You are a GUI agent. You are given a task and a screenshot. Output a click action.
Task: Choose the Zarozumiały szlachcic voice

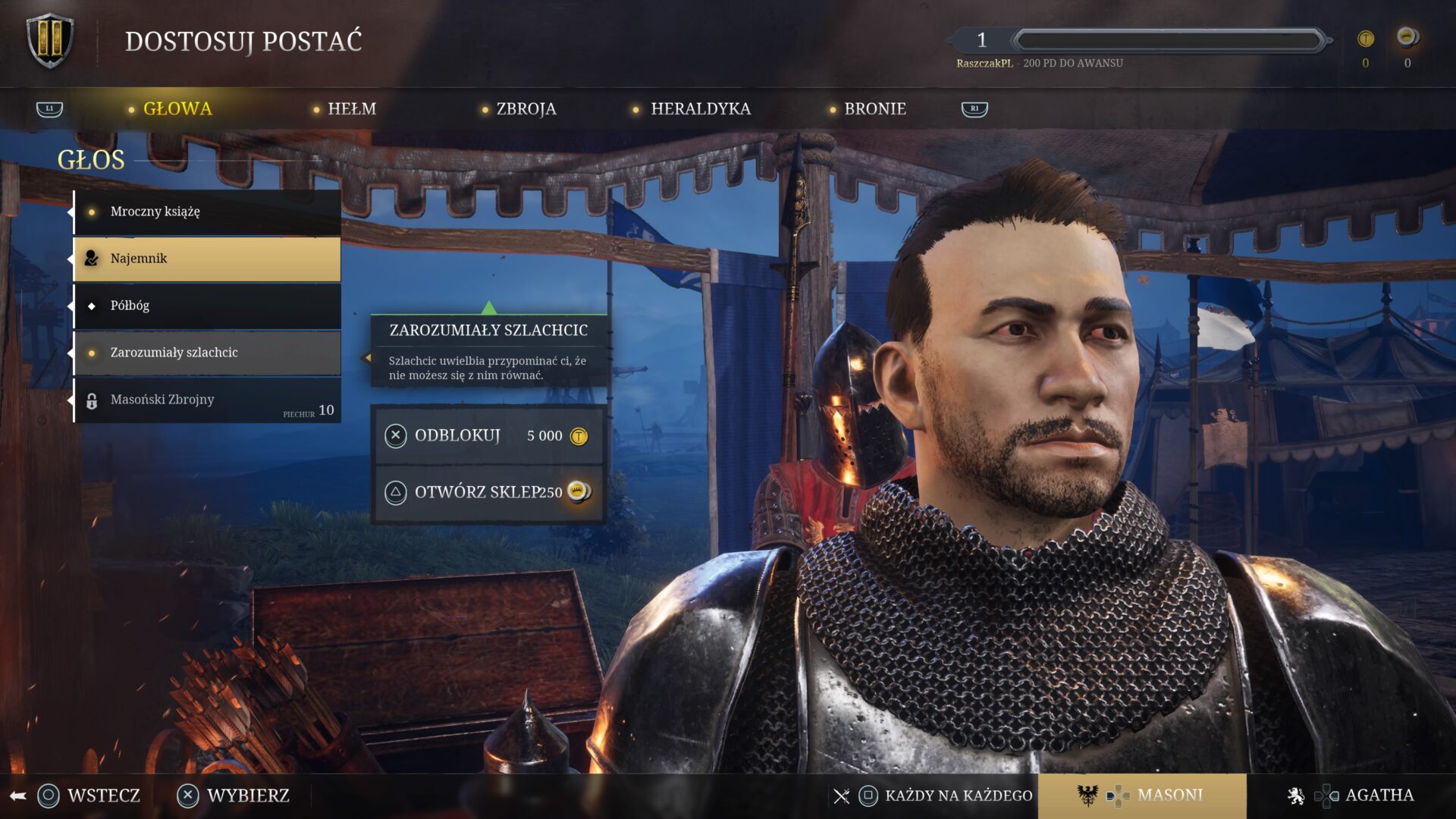pos(207,353)
